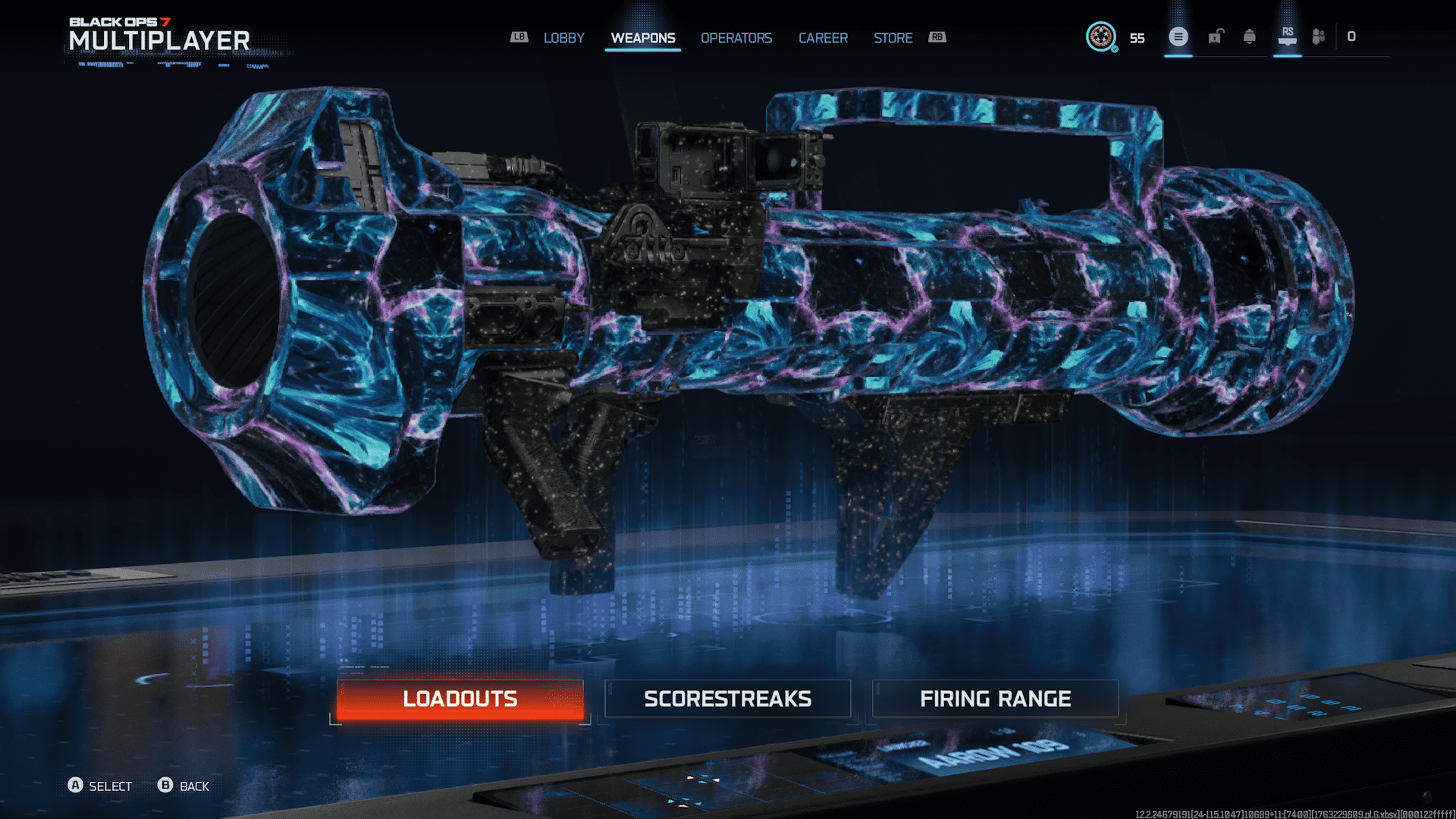Open the CAREER tab
Viewport: 1456px width, 819px height.
823,38
